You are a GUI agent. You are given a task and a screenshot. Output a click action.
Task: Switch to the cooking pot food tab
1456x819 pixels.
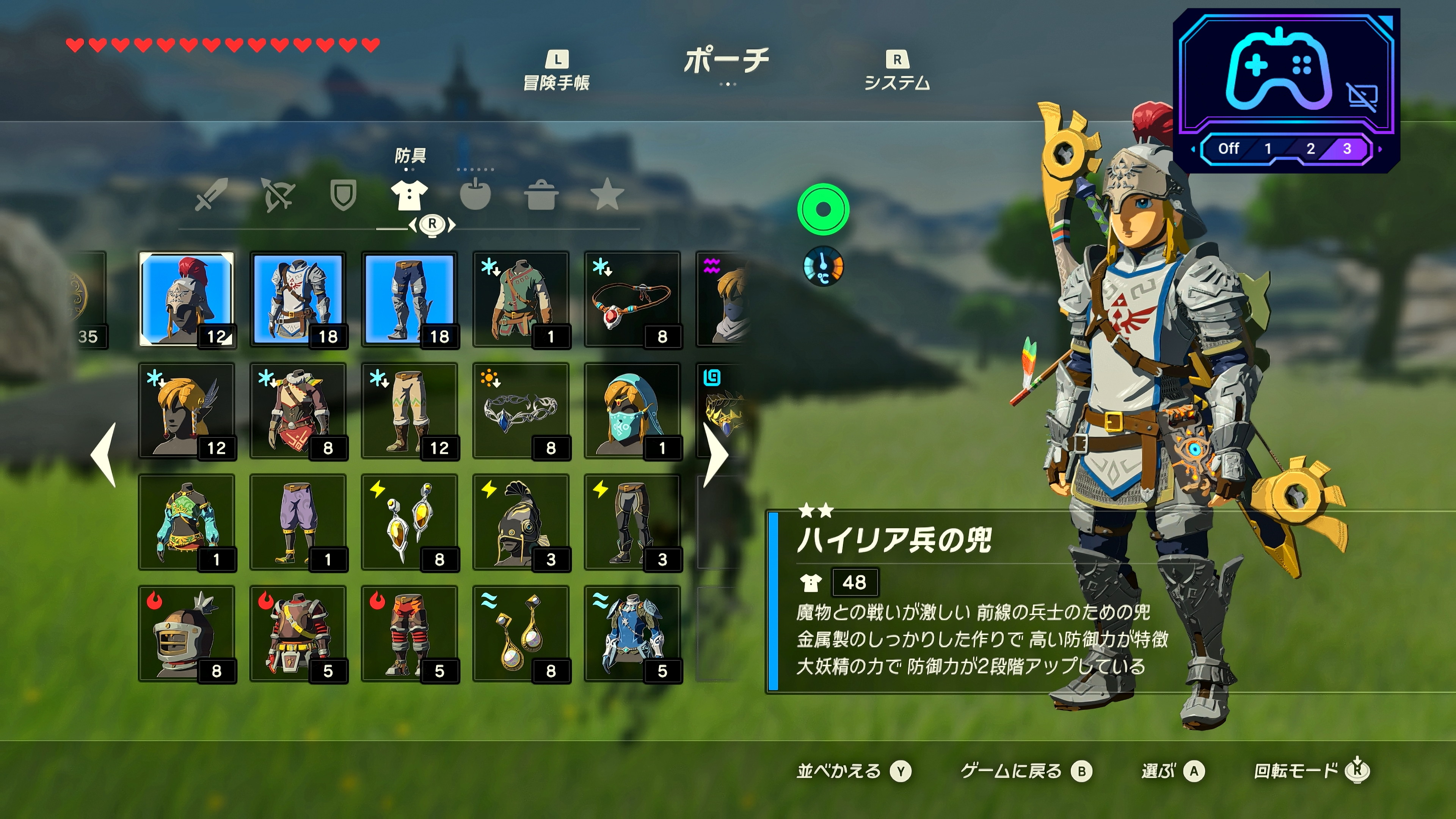pos(541,195)
